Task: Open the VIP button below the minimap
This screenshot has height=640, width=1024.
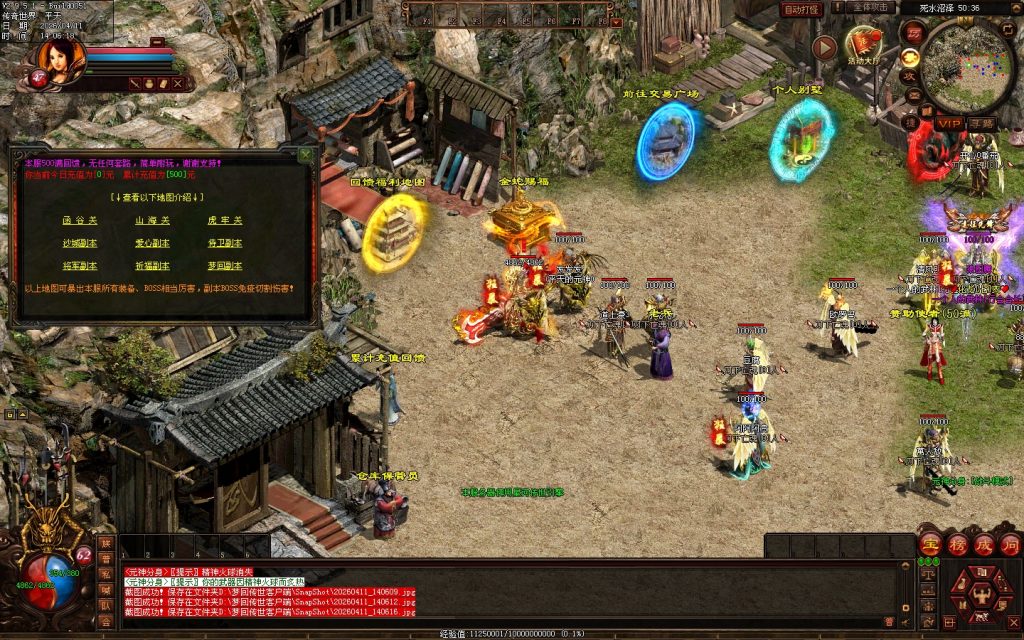Action: (949, 123)
